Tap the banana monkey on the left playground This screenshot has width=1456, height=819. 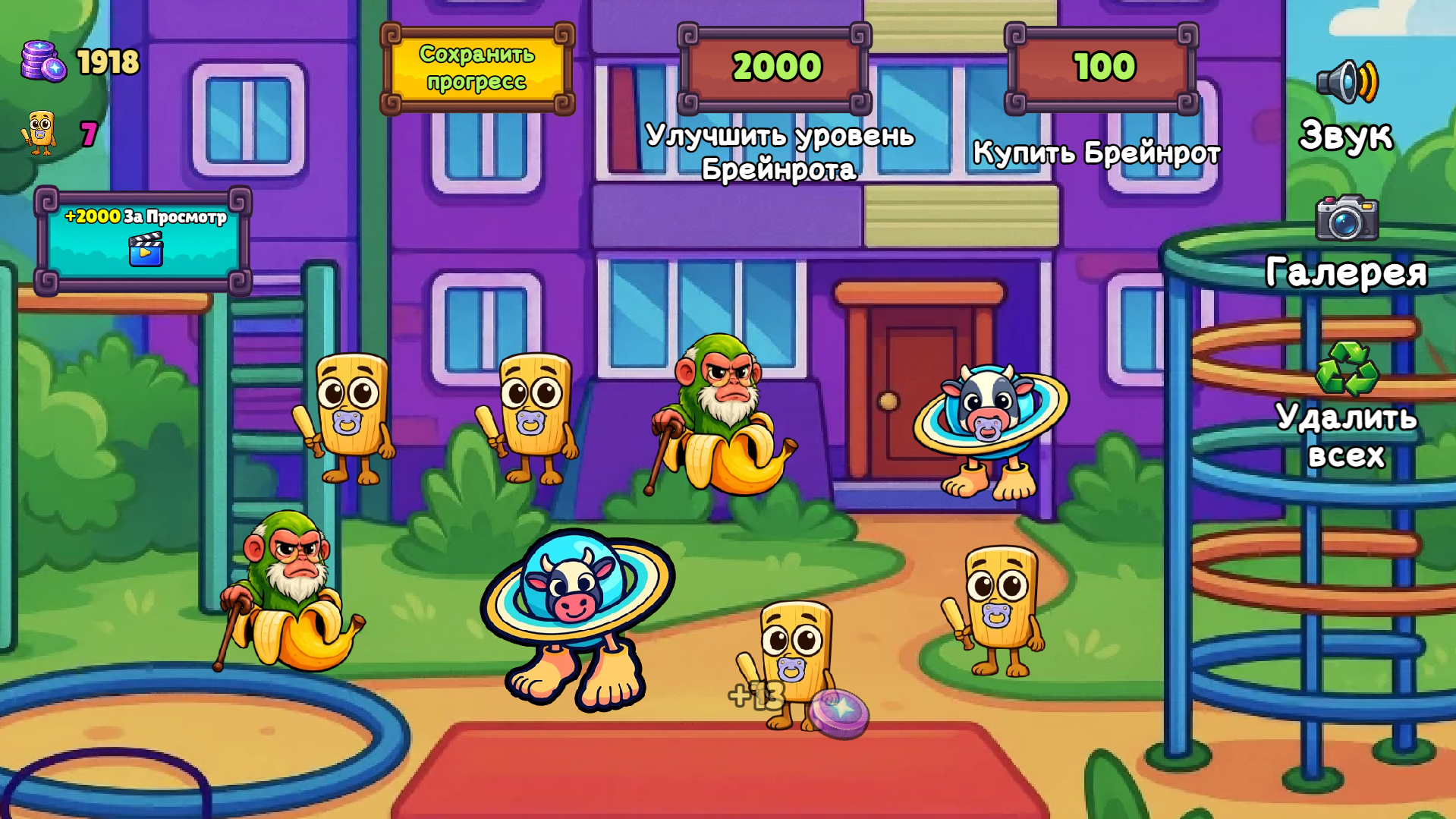click(288, 600)
